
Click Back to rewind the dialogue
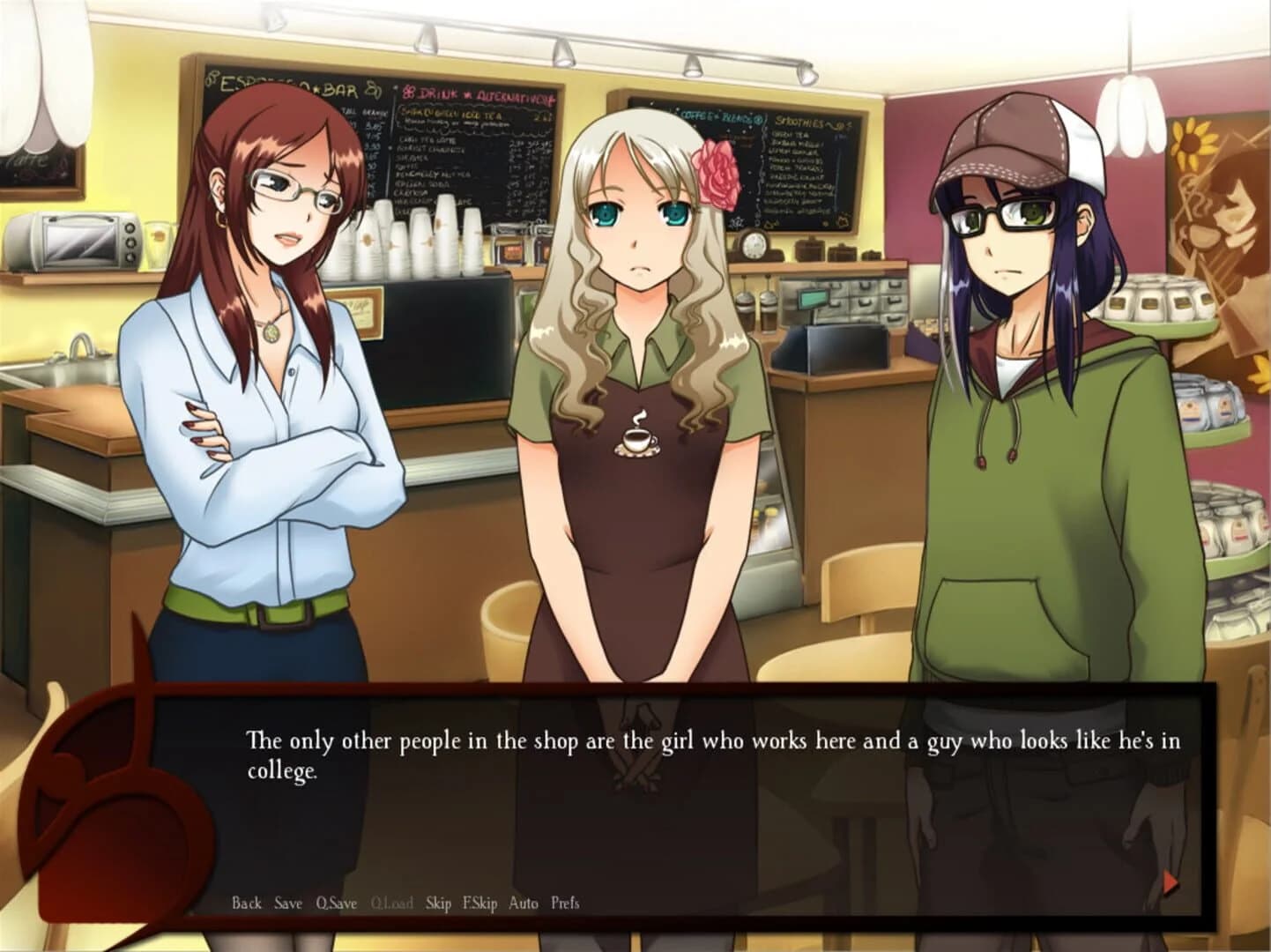(x=246, y=904)
